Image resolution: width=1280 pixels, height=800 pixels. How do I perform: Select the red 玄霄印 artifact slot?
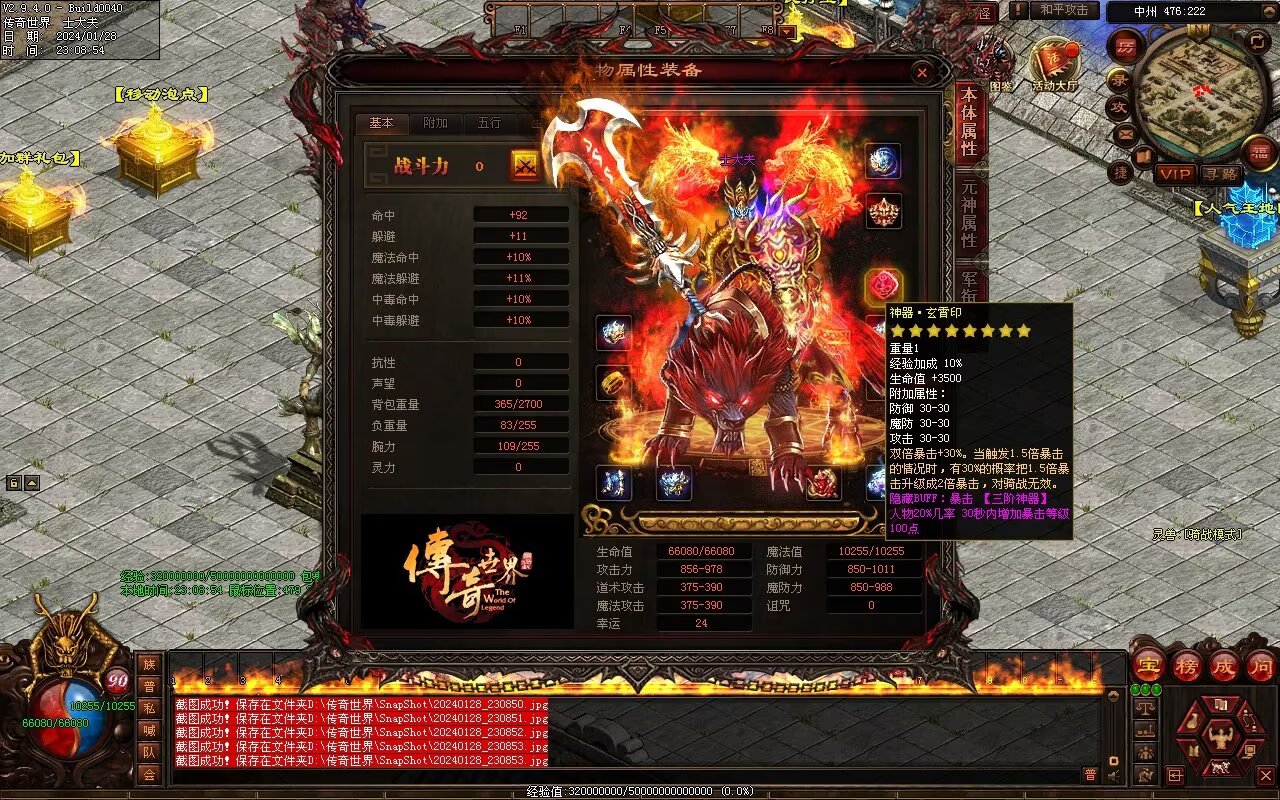[x=883, y=286]
